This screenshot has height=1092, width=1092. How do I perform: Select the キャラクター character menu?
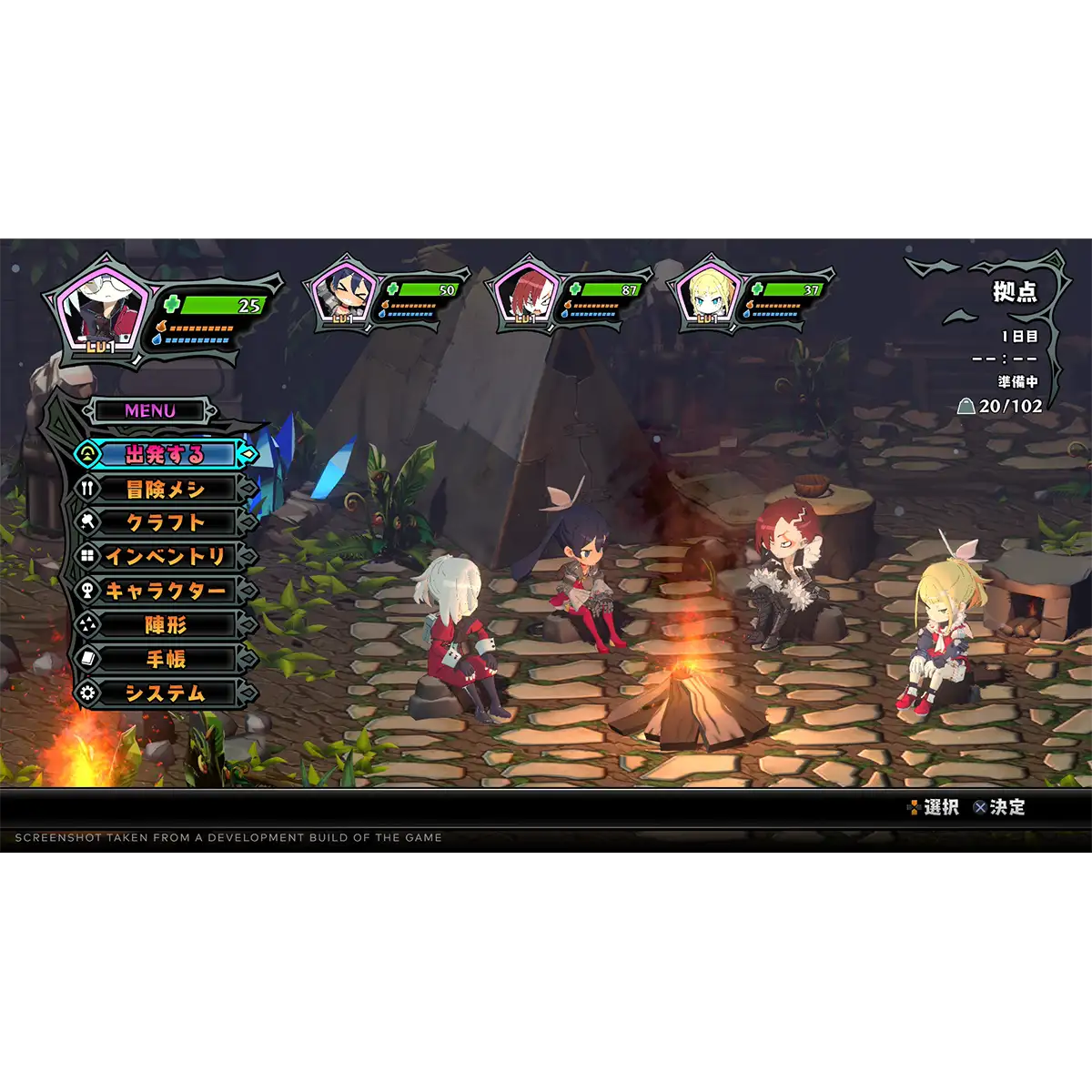pyautogui.click(x=165, y=591)
